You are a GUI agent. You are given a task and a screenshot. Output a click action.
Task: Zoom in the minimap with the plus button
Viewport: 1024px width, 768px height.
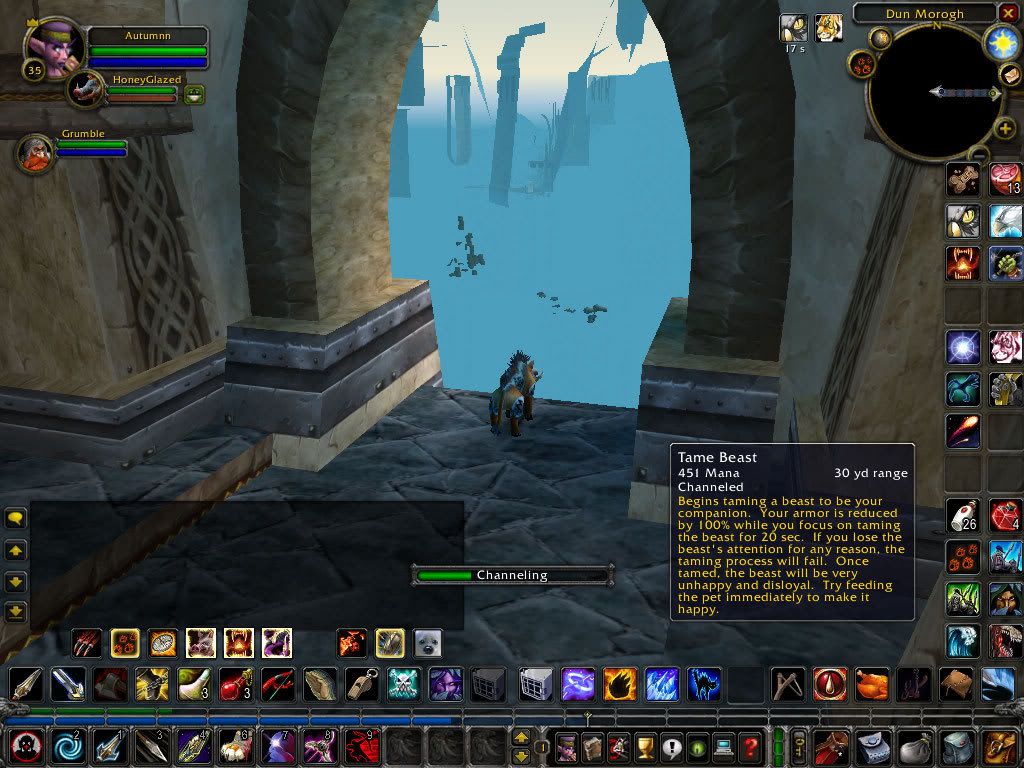1004,129
